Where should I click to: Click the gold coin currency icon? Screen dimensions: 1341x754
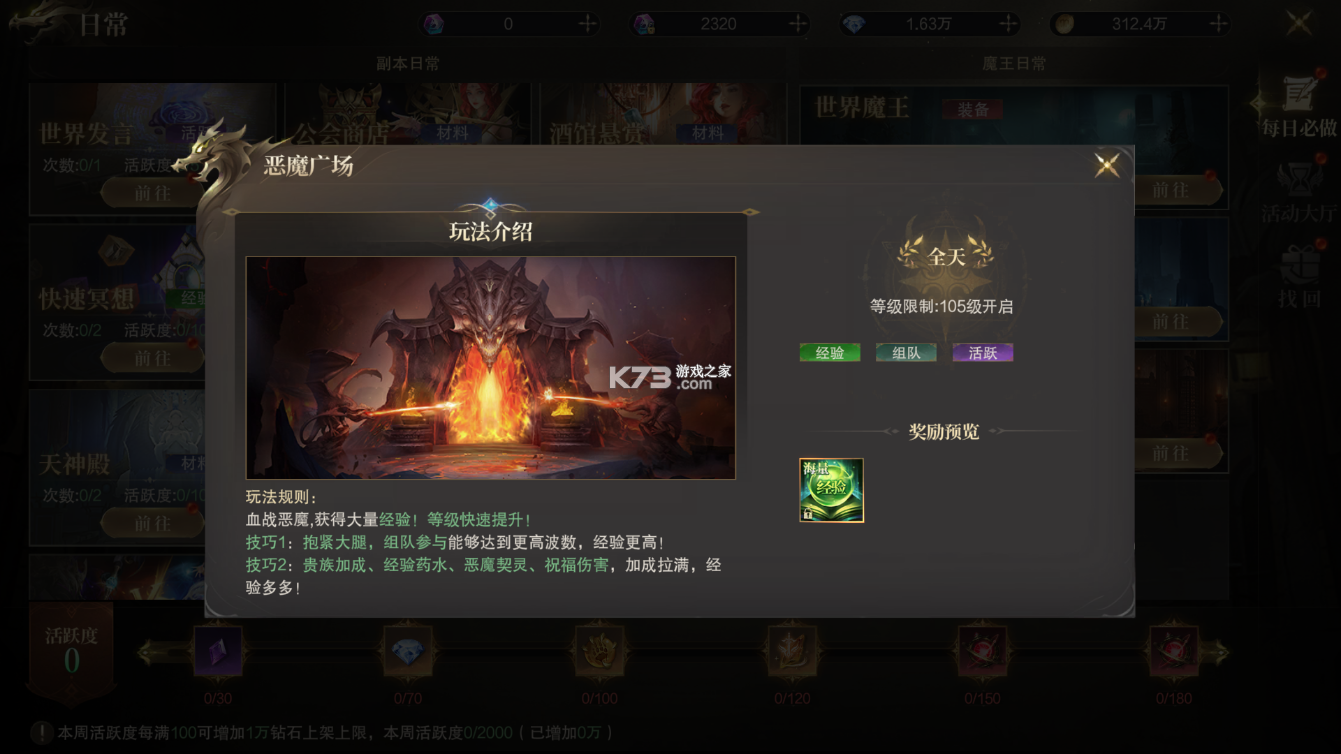coord(1064,20)
